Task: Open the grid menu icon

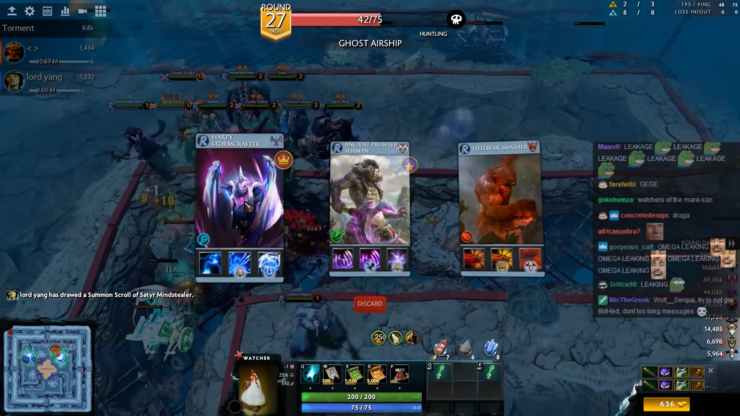Action: [100, 11]
